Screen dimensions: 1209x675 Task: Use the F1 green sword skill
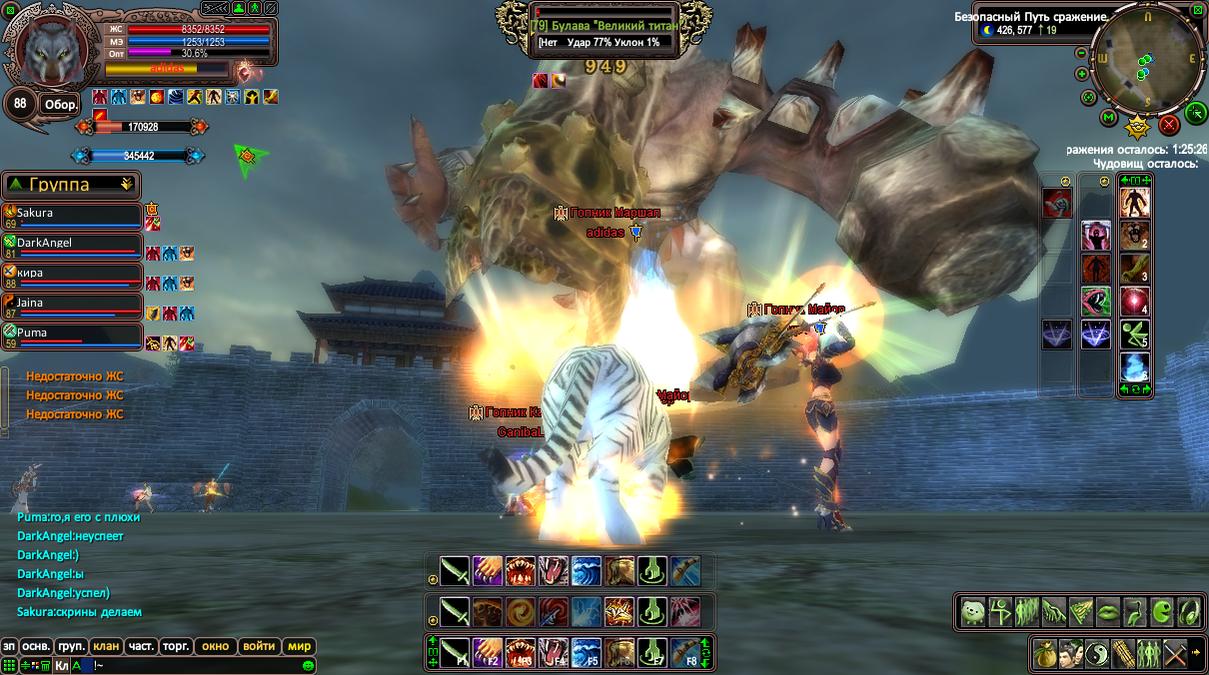tap(456, 652)
